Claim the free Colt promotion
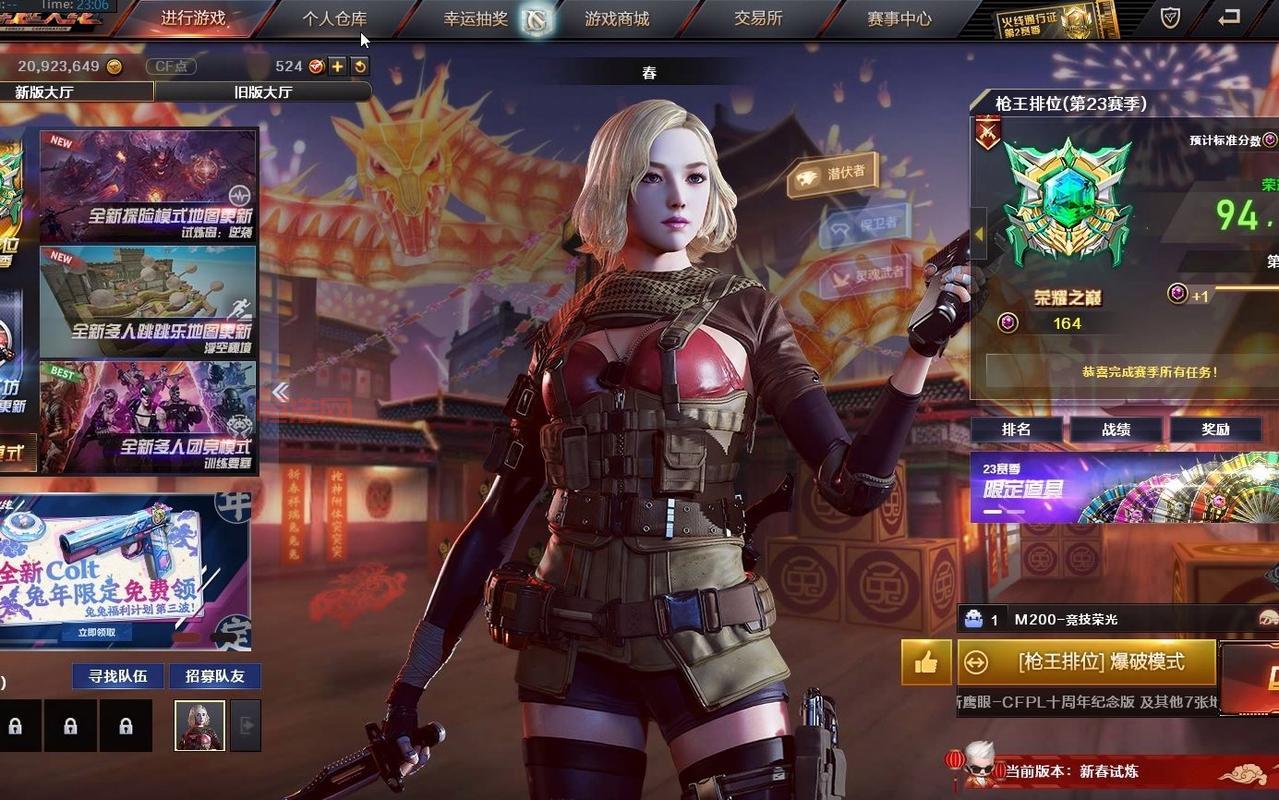Screen dimensions: 1279x800 point(97,632)
